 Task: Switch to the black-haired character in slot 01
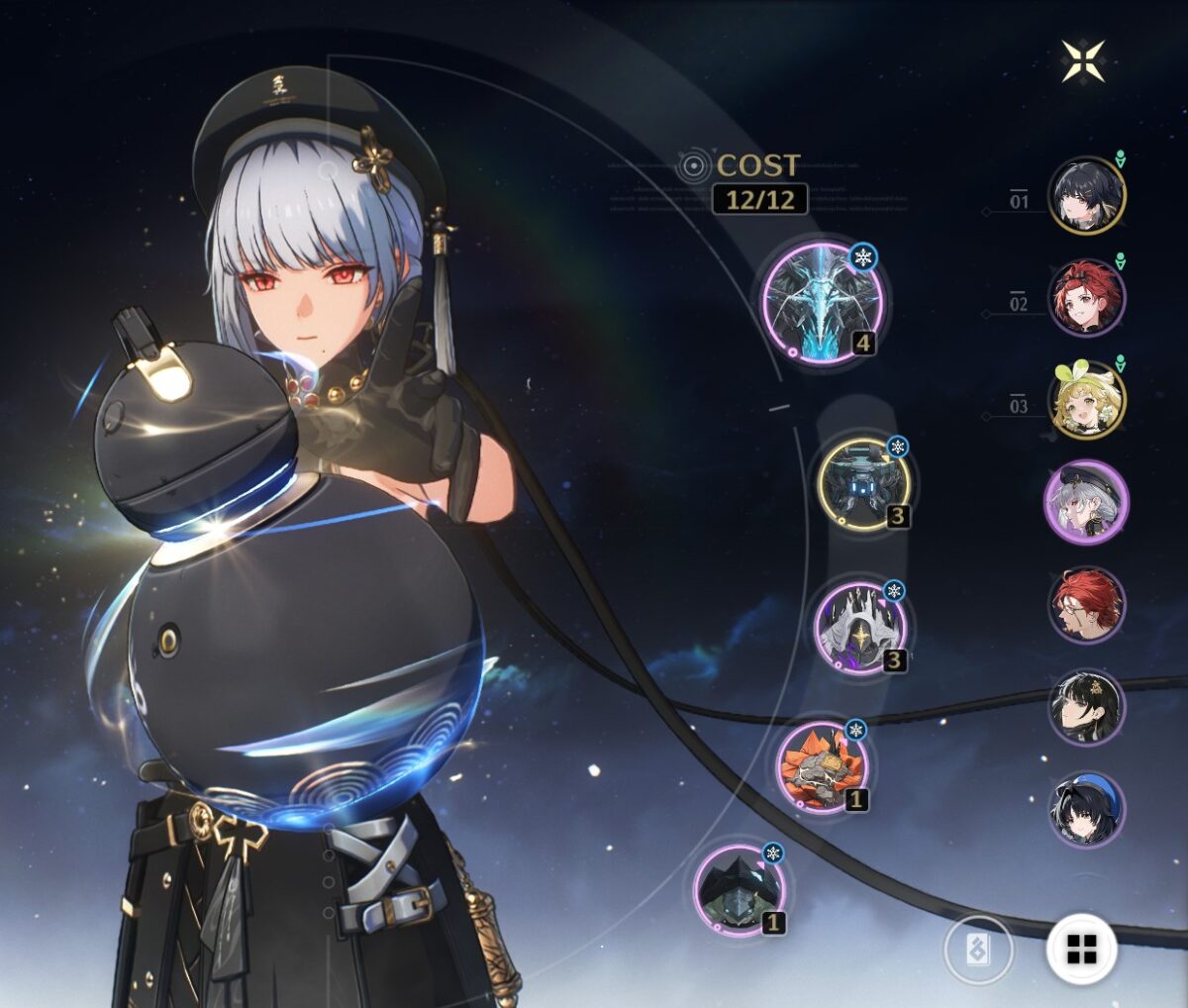1087,195
